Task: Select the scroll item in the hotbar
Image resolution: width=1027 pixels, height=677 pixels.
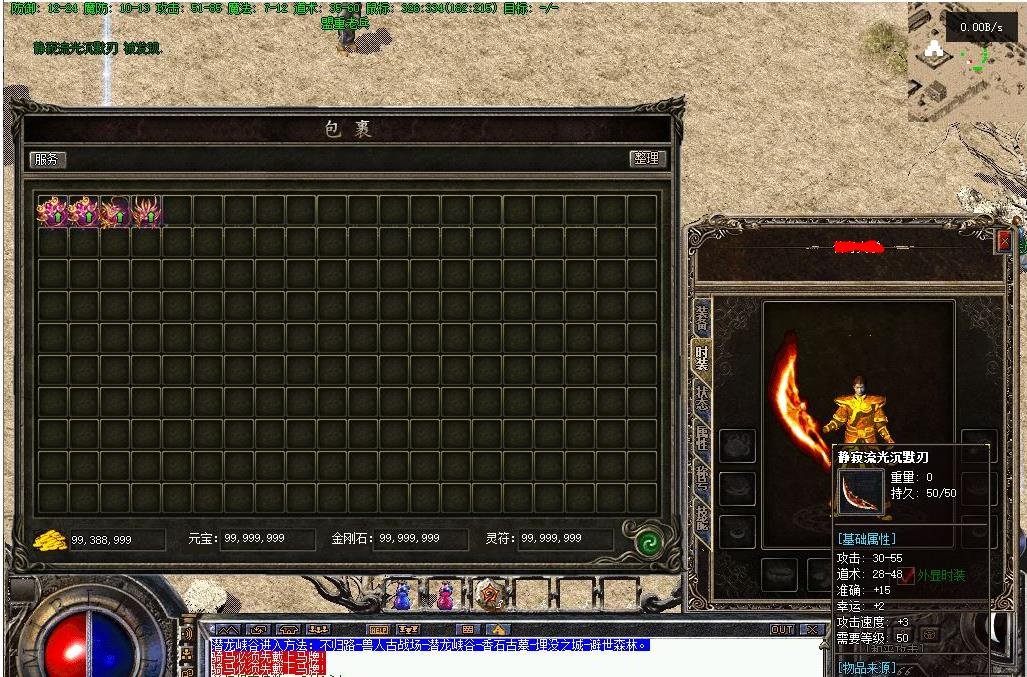Action: click(489, 595)
